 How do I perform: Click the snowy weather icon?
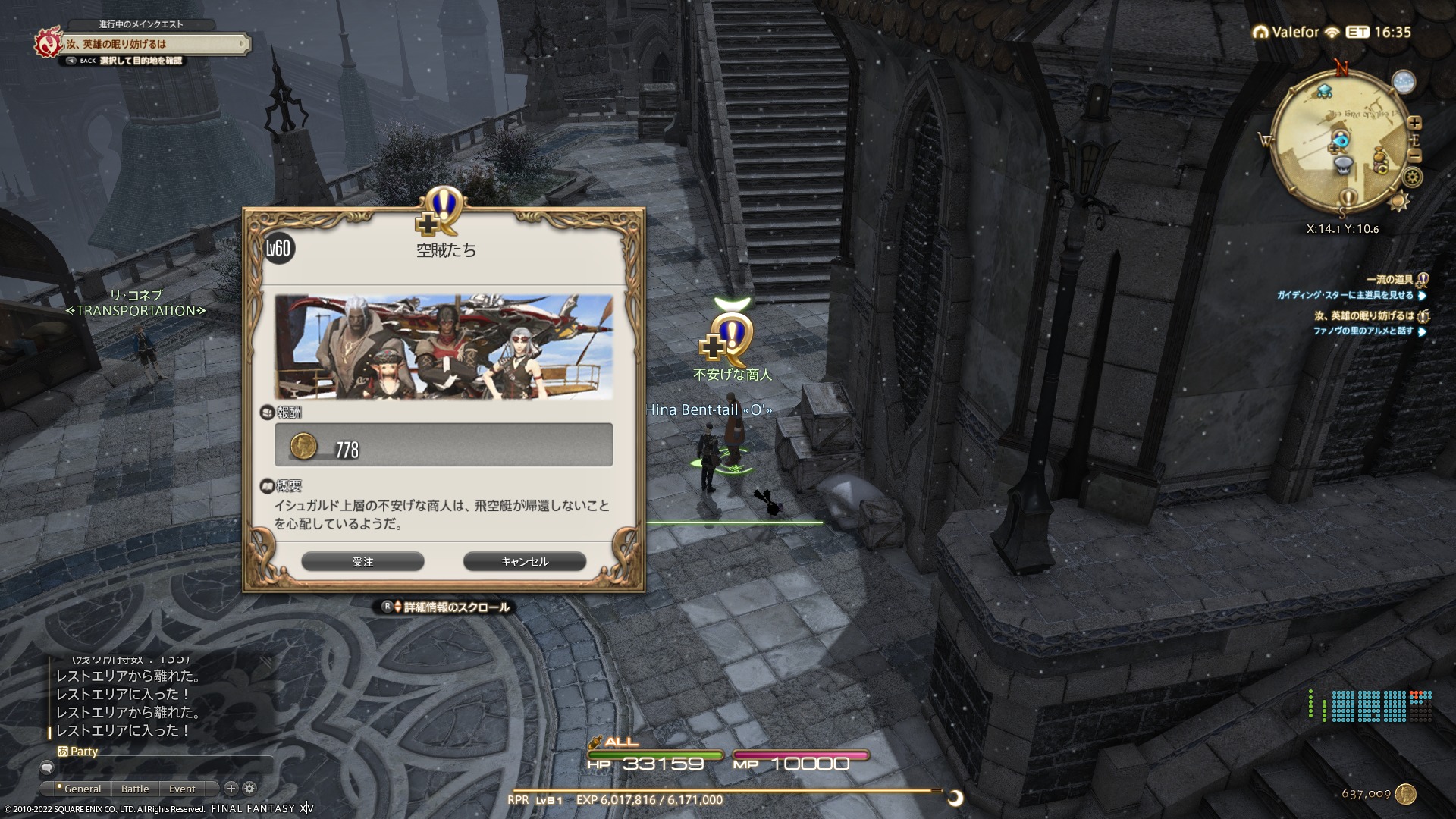click(1403, 83)
